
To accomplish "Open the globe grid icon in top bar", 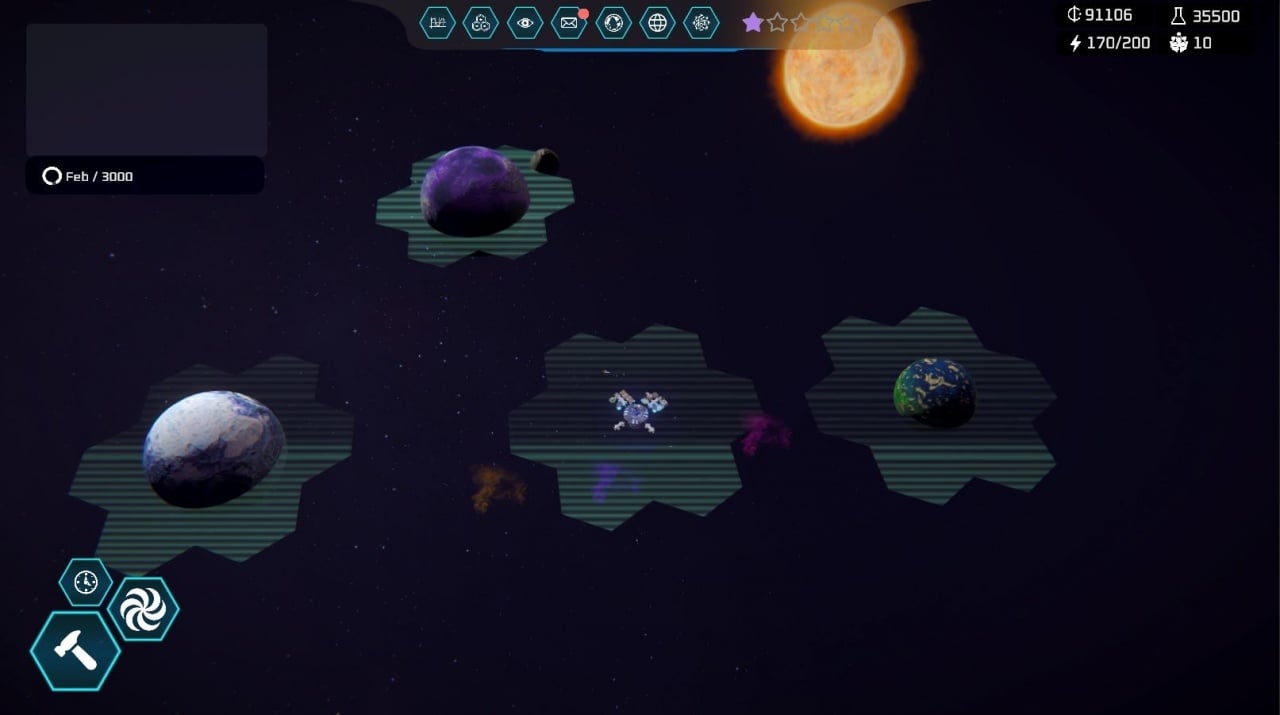I will point(657,22).
